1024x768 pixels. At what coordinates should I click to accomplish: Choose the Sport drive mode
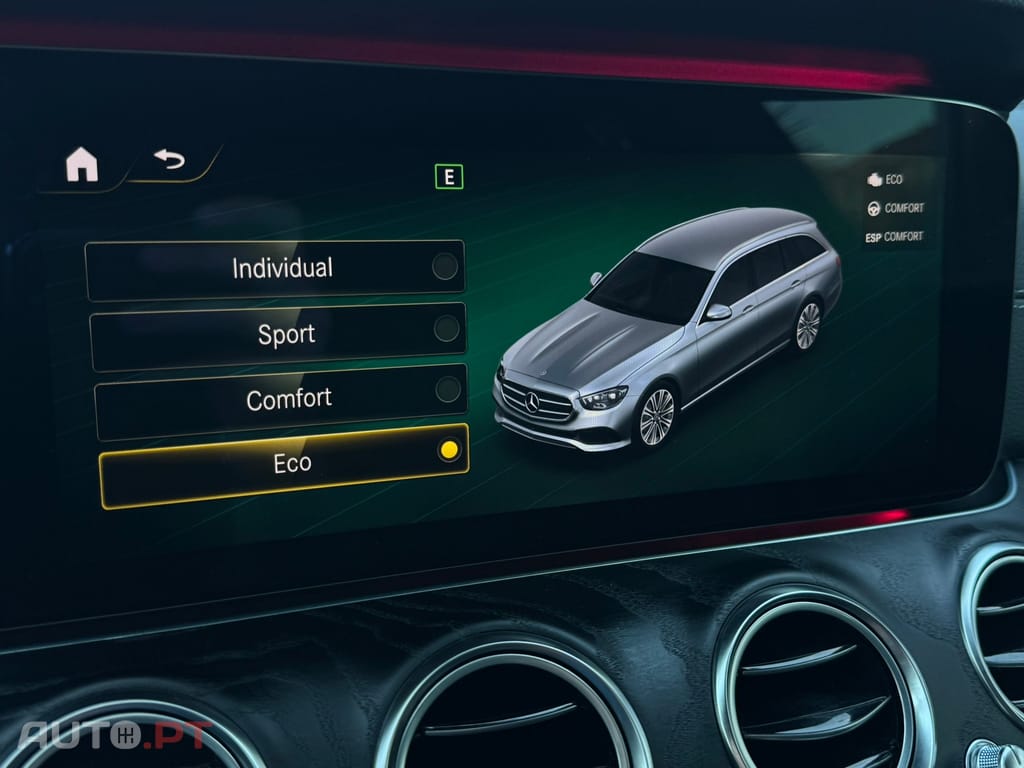278,335
